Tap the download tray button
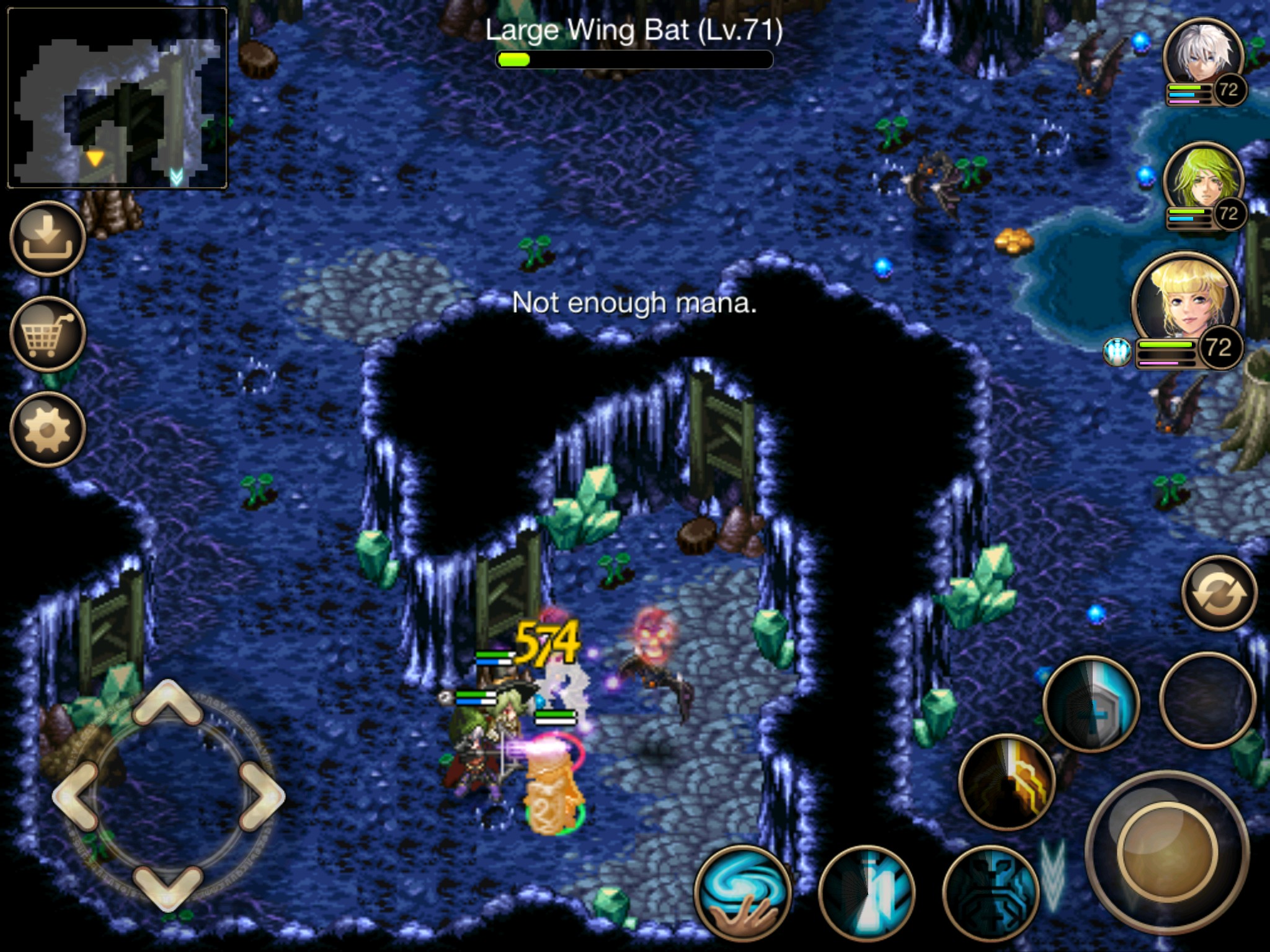The width and height of the screenshot is (1270, 952). (x=47, y=239)
